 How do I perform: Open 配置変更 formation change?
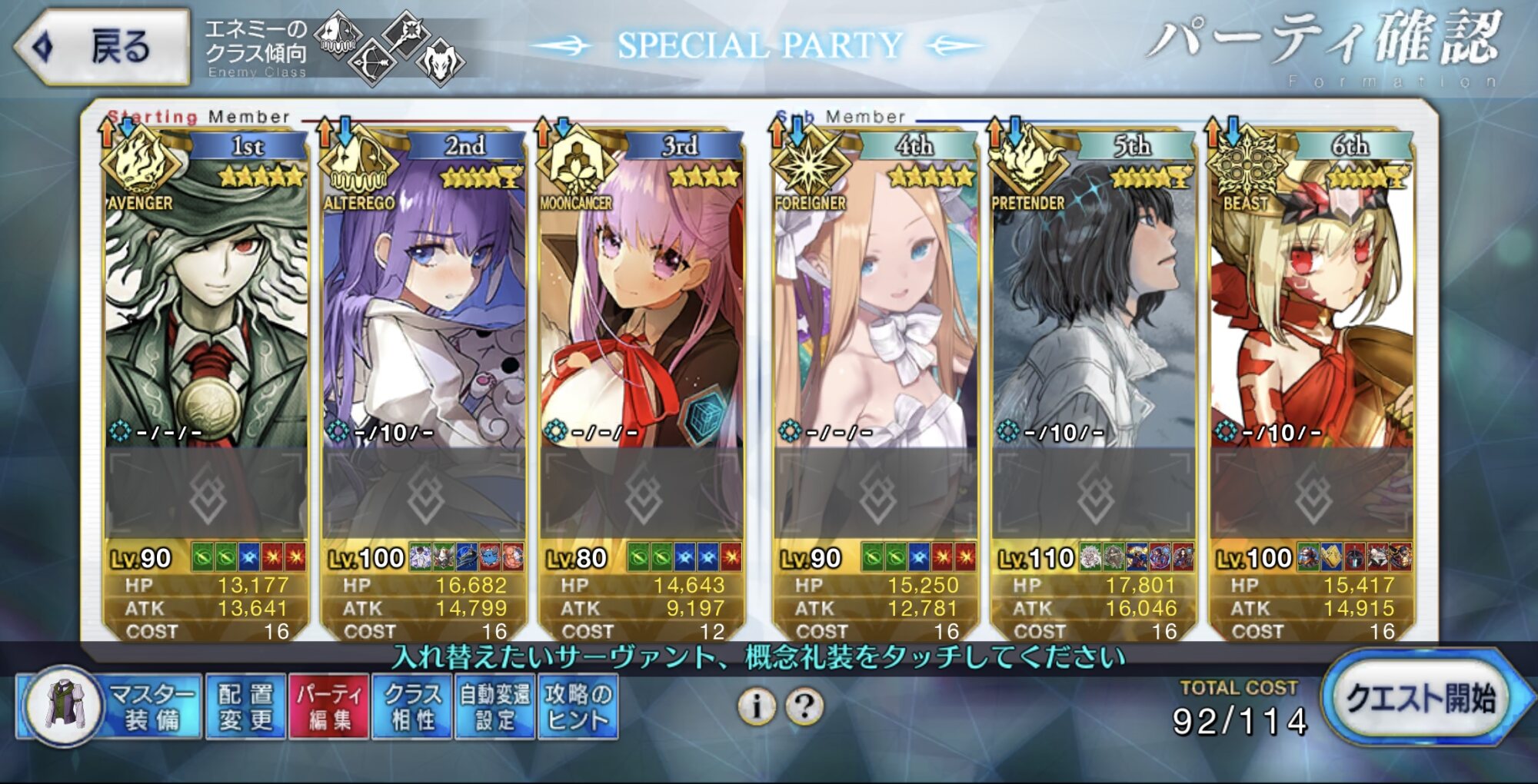pyautogui.click(x=245, y=706)
